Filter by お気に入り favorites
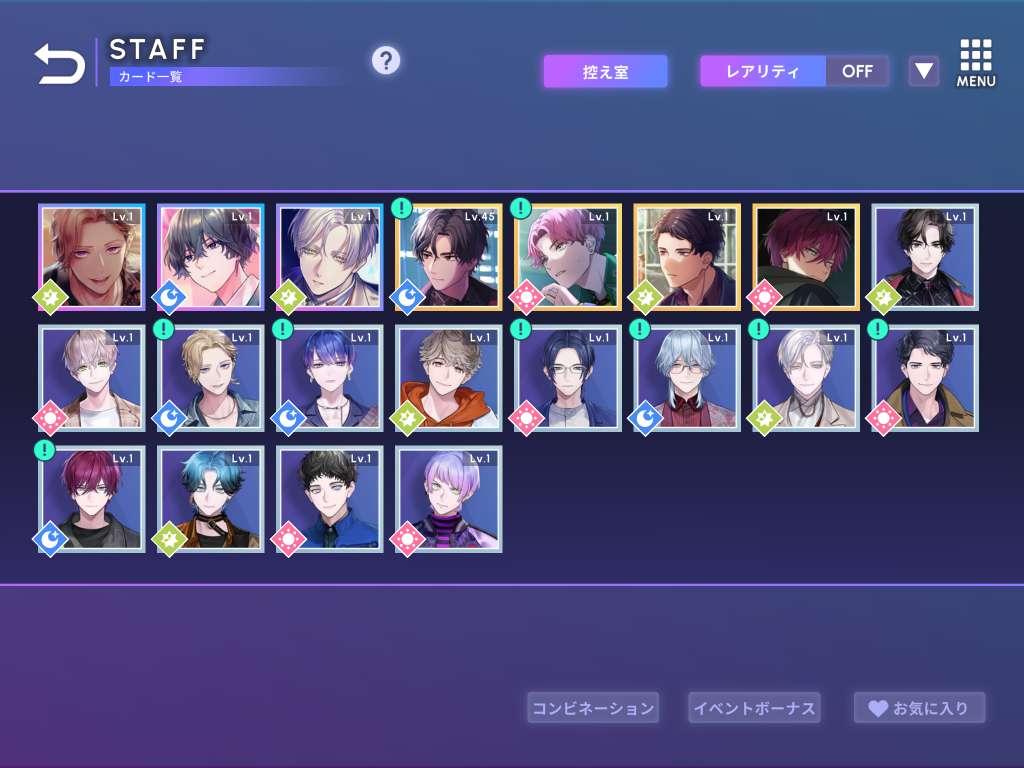This screenshot has height=768, width=1024. [919, 708]
